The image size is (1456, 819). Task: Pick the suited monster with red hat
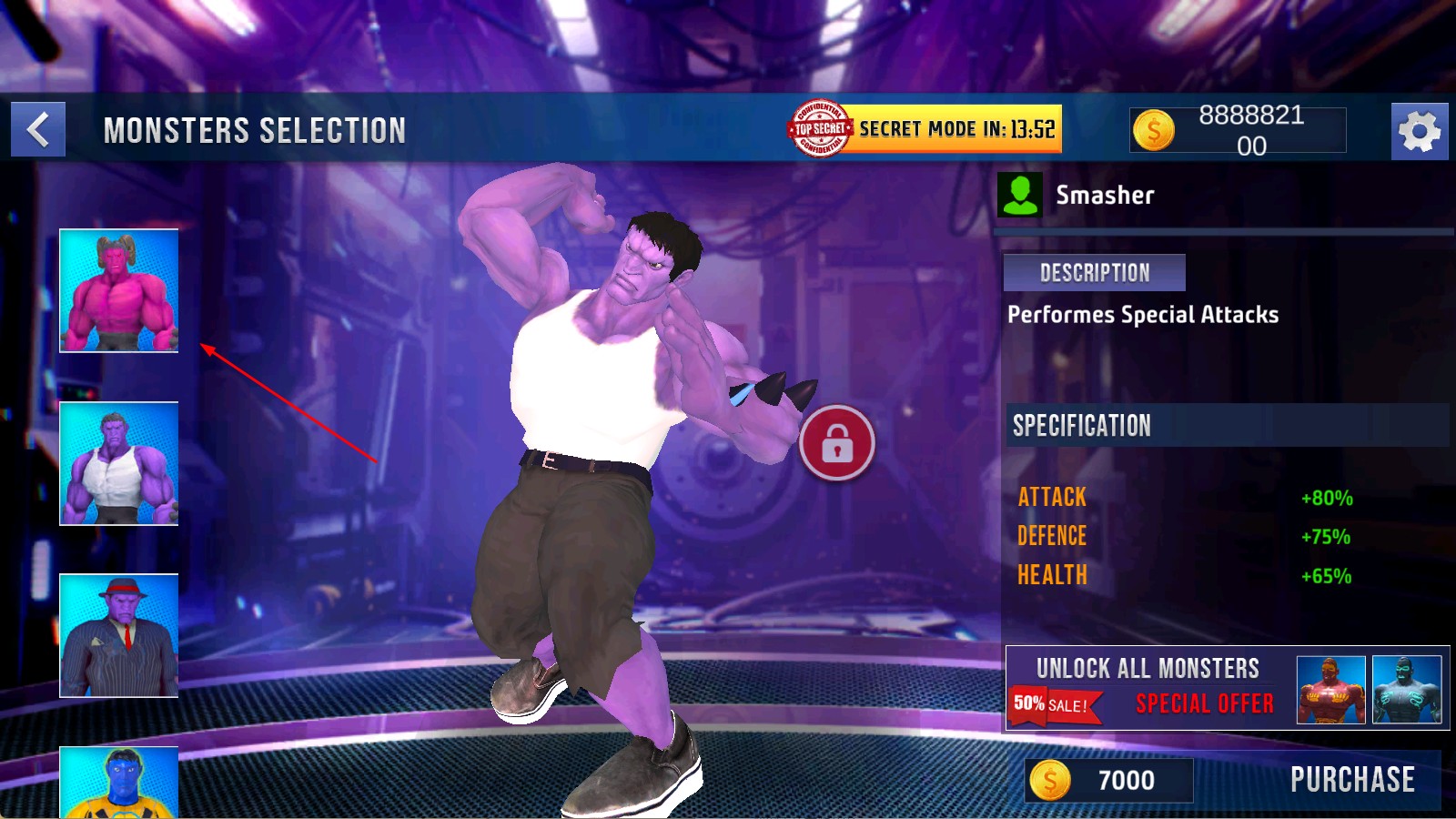(119, 635)
